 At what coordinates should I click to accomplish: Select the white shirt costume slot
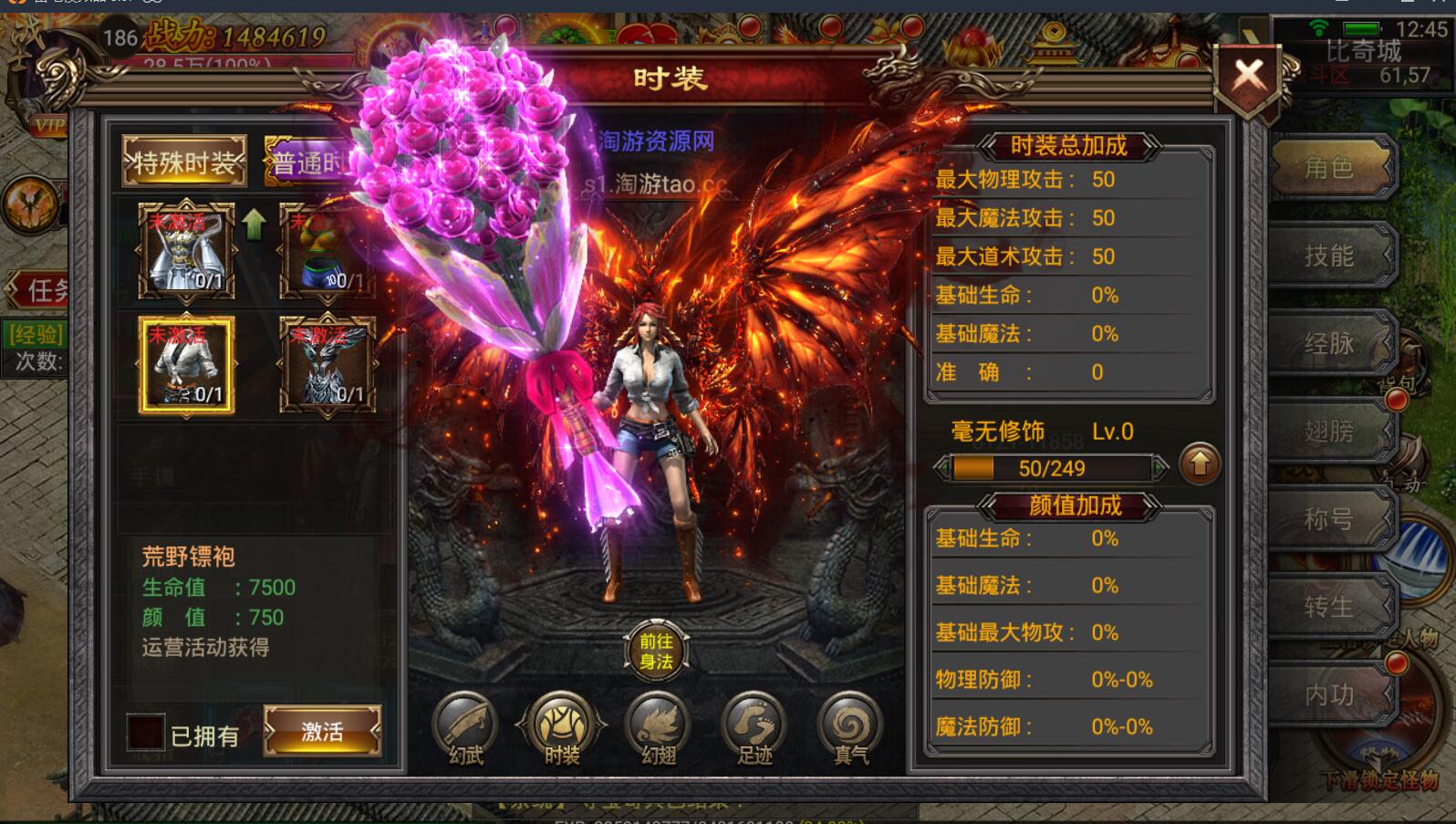tap(186, 365)
